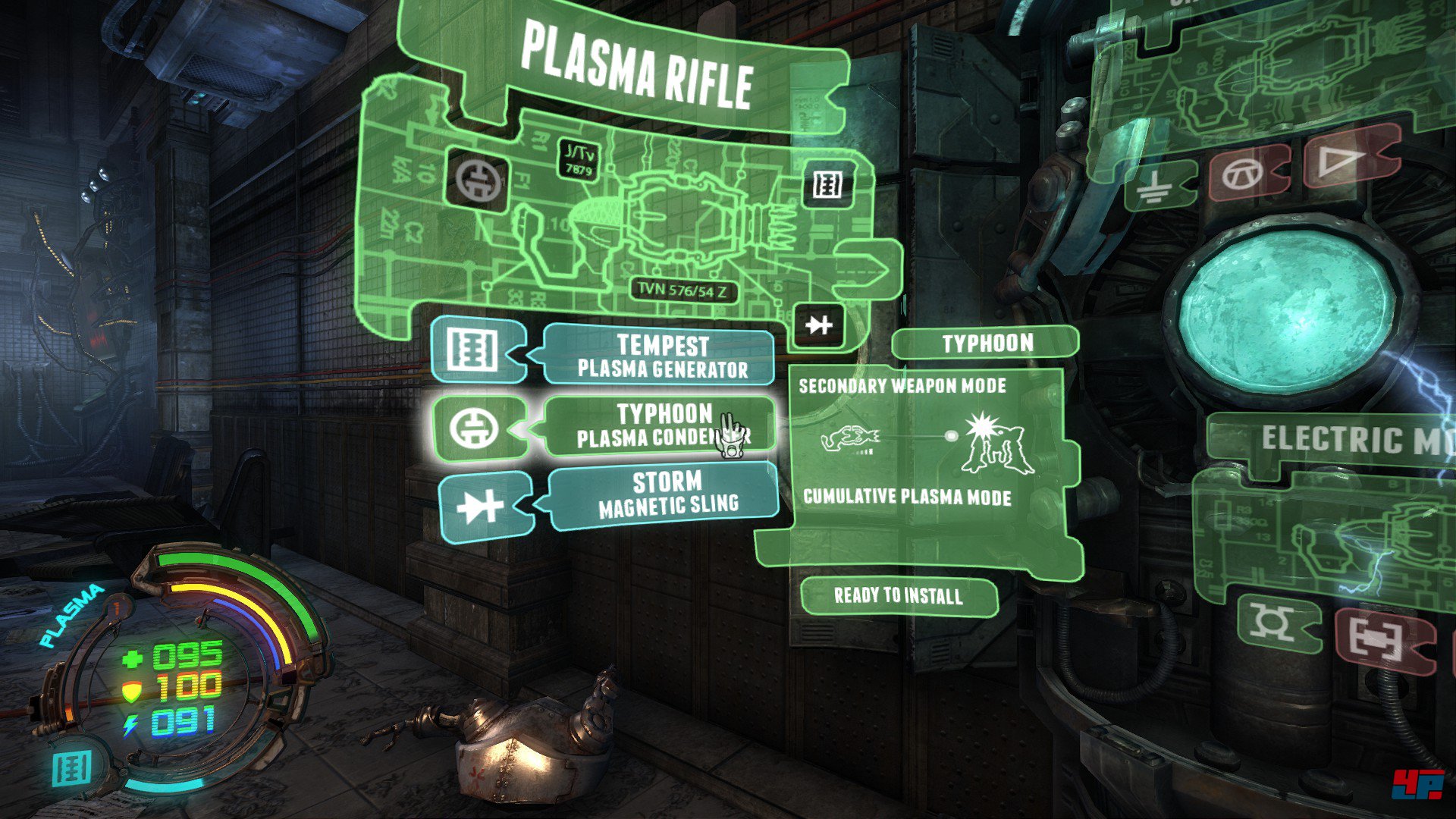The height and width of the screenshot is (819, 1456).
Task: Select the generator slot on rifle schematic
Action: point(827,184)
